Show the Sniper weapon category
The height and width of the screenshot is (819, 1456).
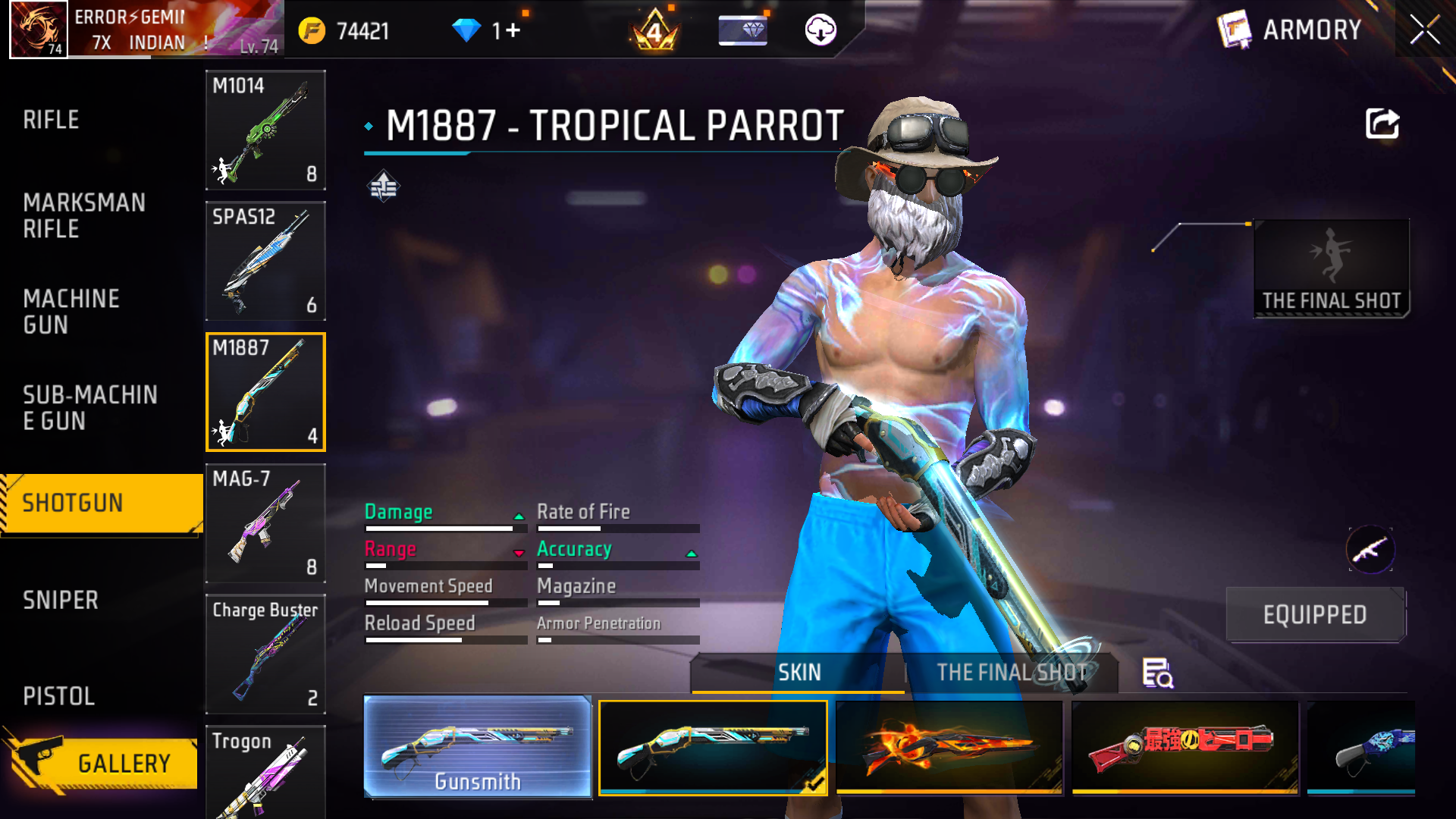(61, 600)
